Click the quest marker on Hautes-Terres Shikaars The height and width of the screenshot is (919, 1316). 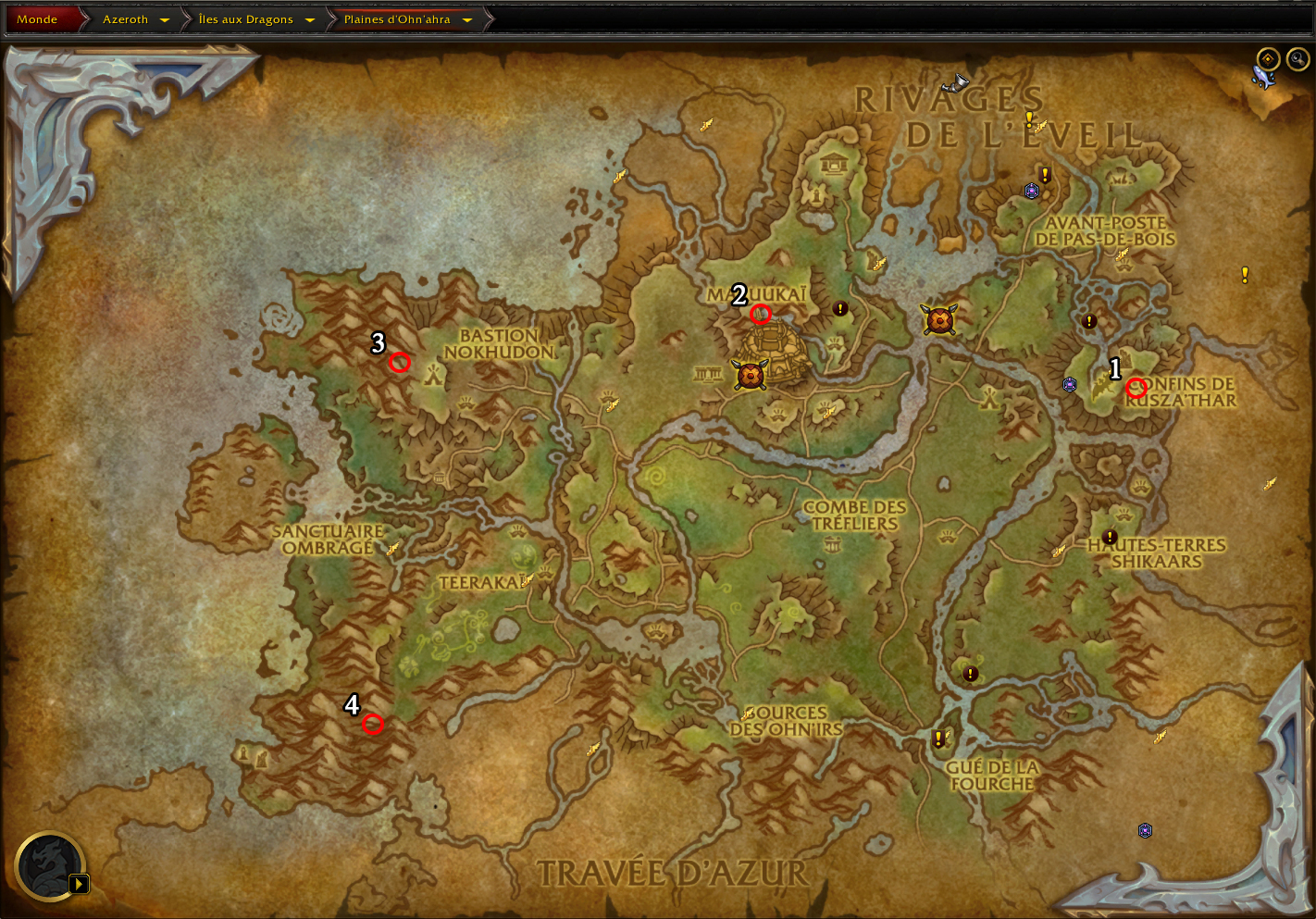pyautogui.click(x=1111, y=537)
